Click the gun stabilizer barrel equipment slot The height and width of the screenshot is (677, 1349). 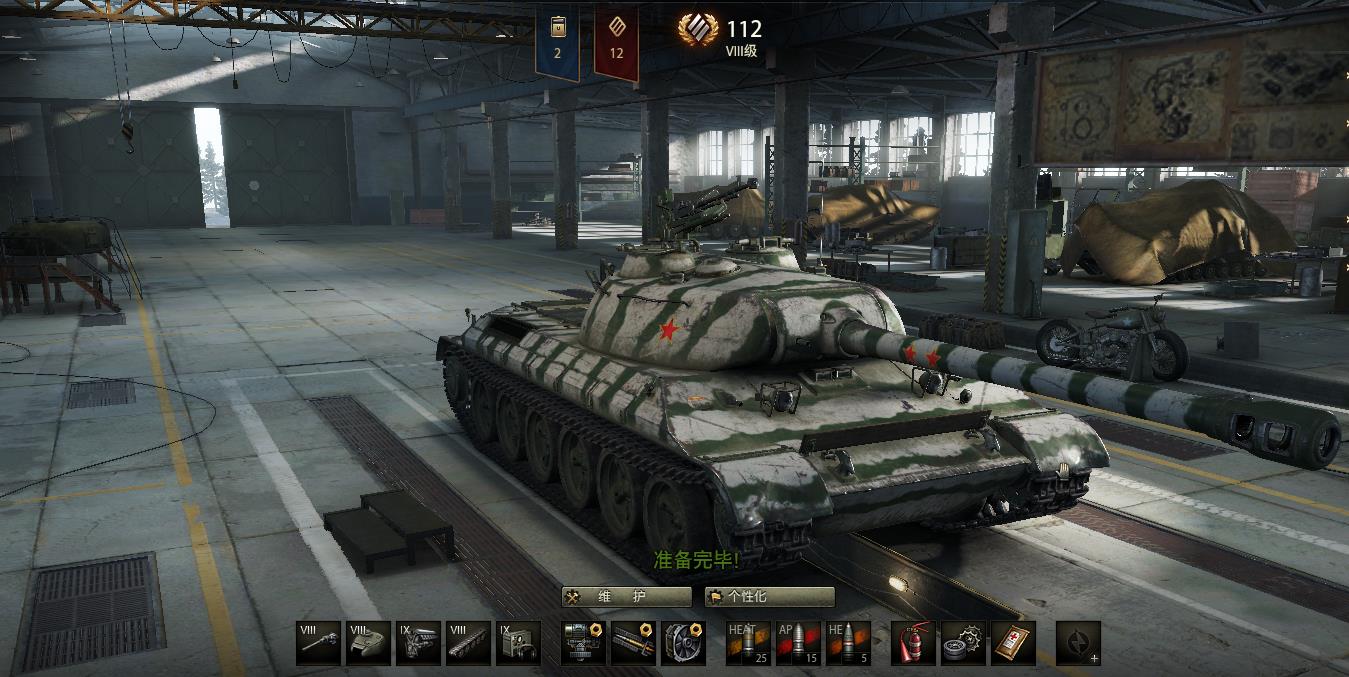[633, 643]
